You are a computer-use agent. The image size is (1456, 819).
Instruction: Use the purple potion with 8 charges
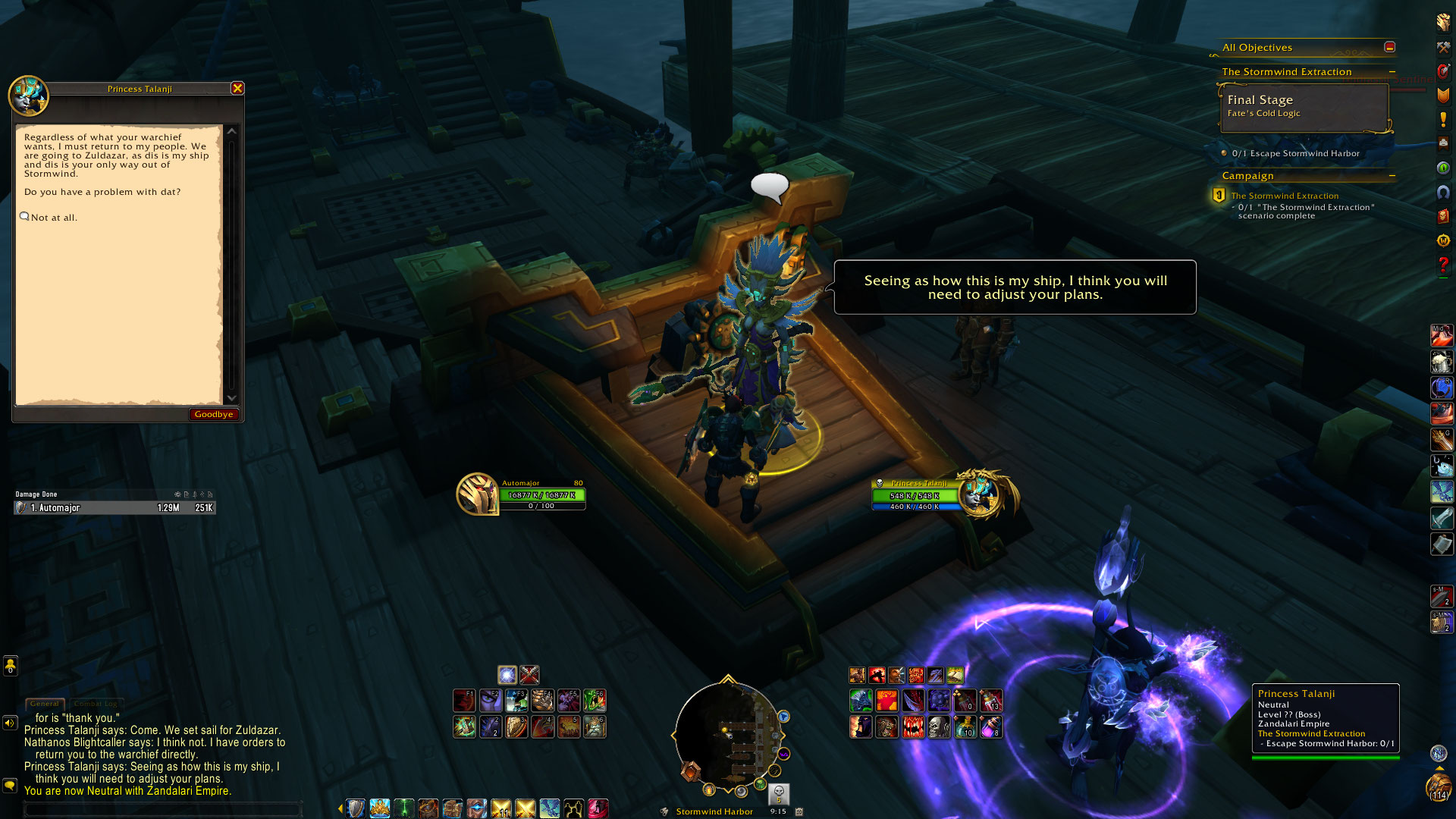point(991,727)
